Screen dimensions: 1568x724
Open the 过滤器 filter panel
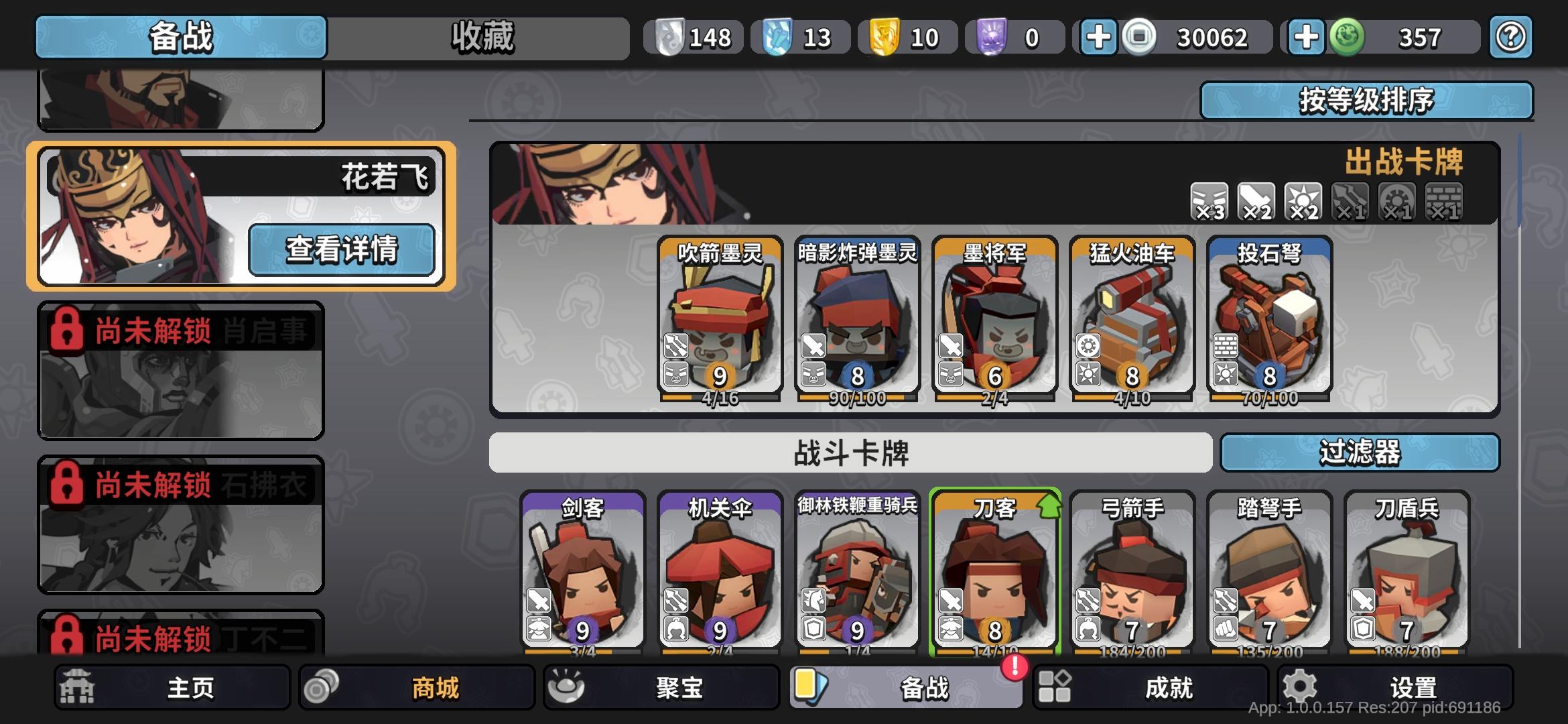[x=1360, y=453]
